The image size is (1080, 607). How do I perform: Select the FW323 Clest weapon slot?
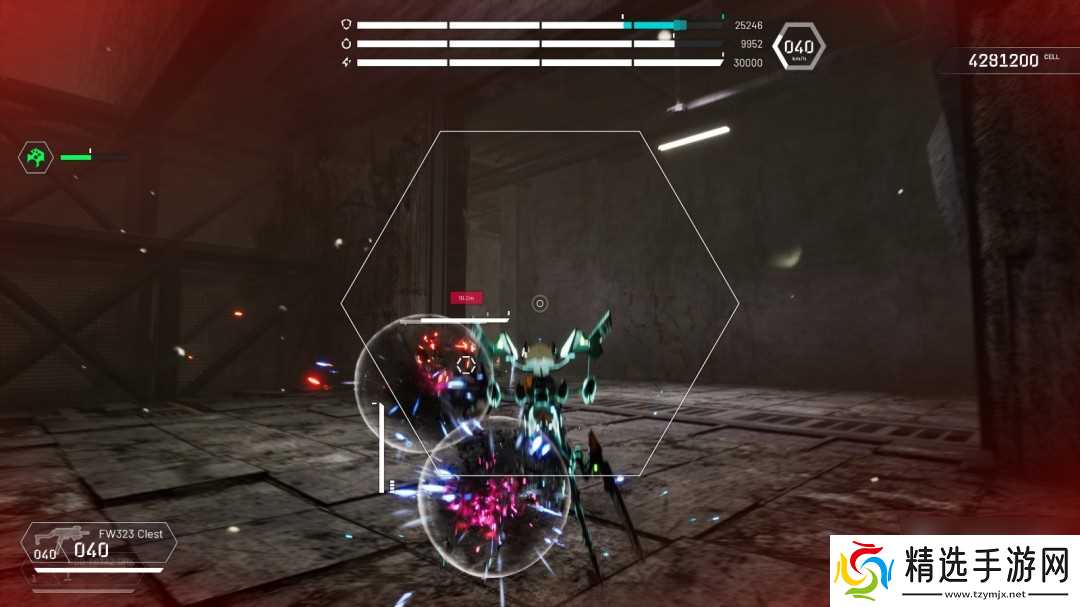click(98, 544)
